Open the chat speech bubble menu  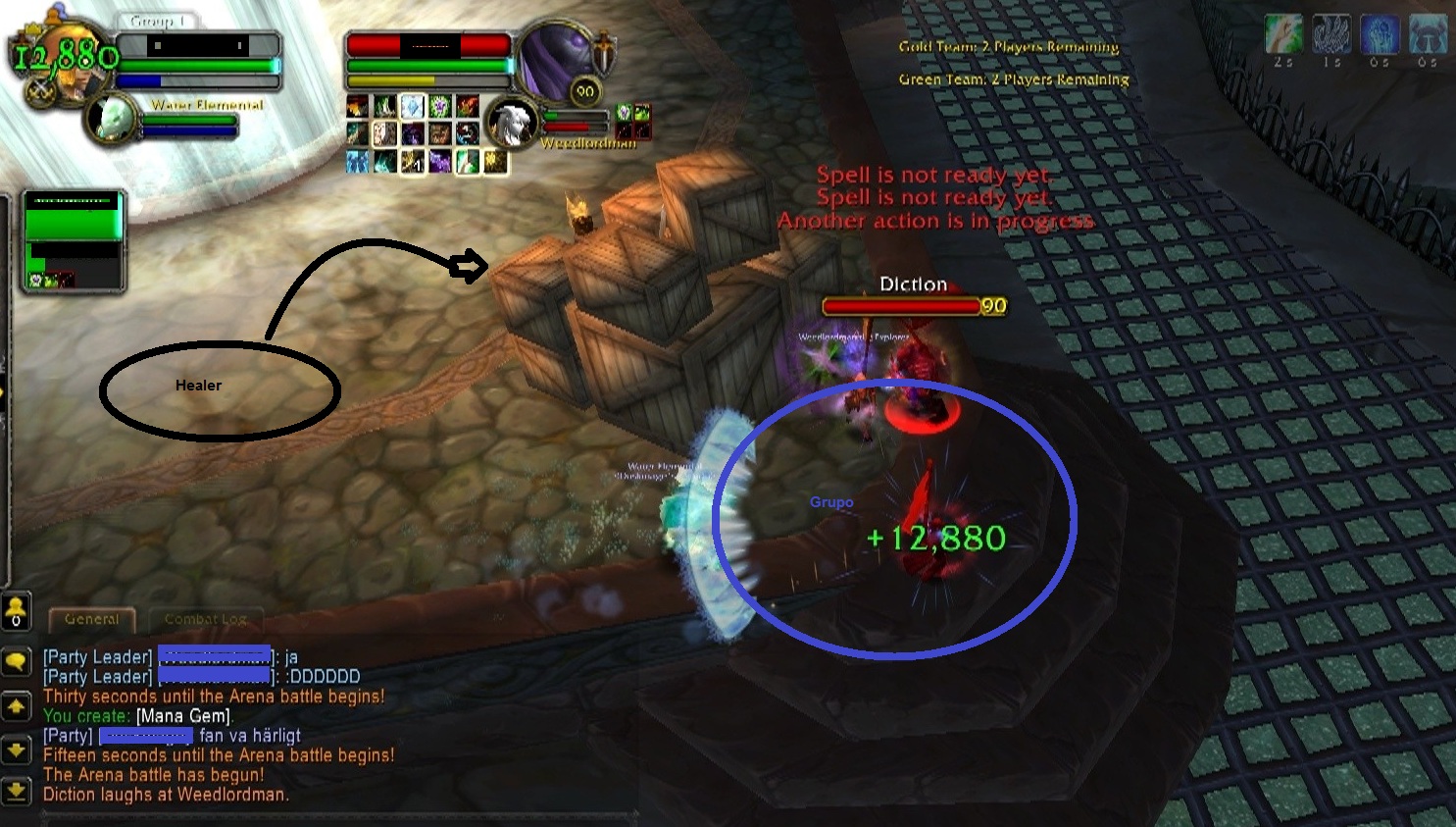(17, 661)
